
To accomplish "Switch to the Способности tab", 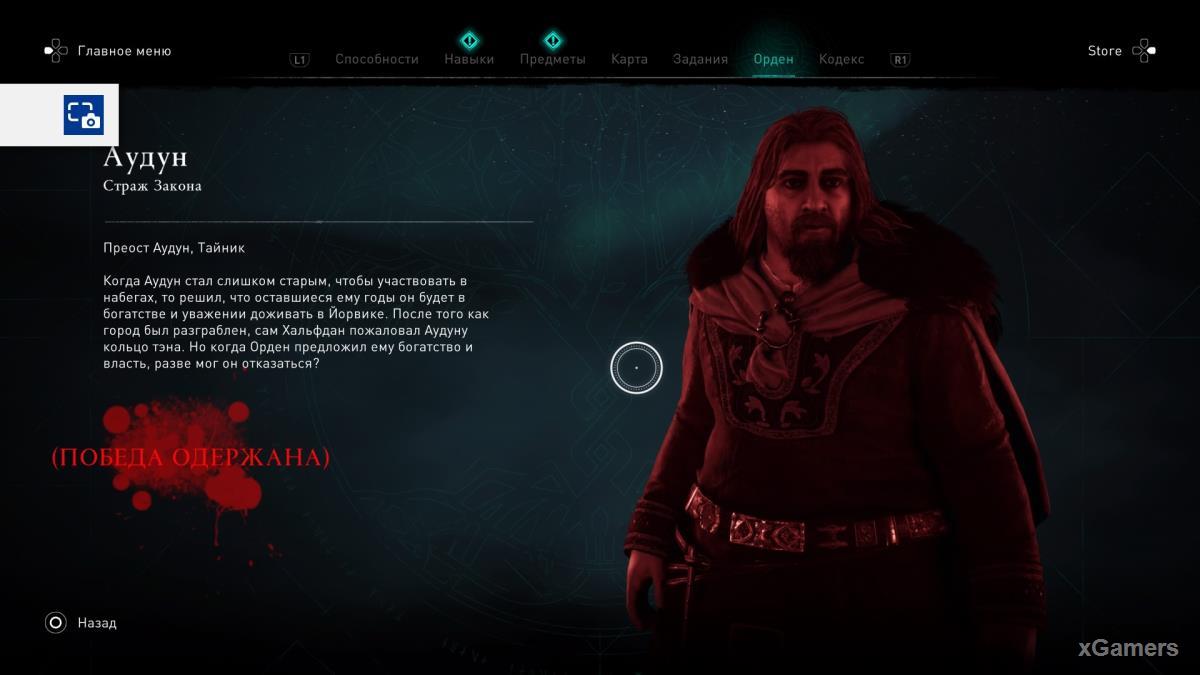I will point(376,59).
